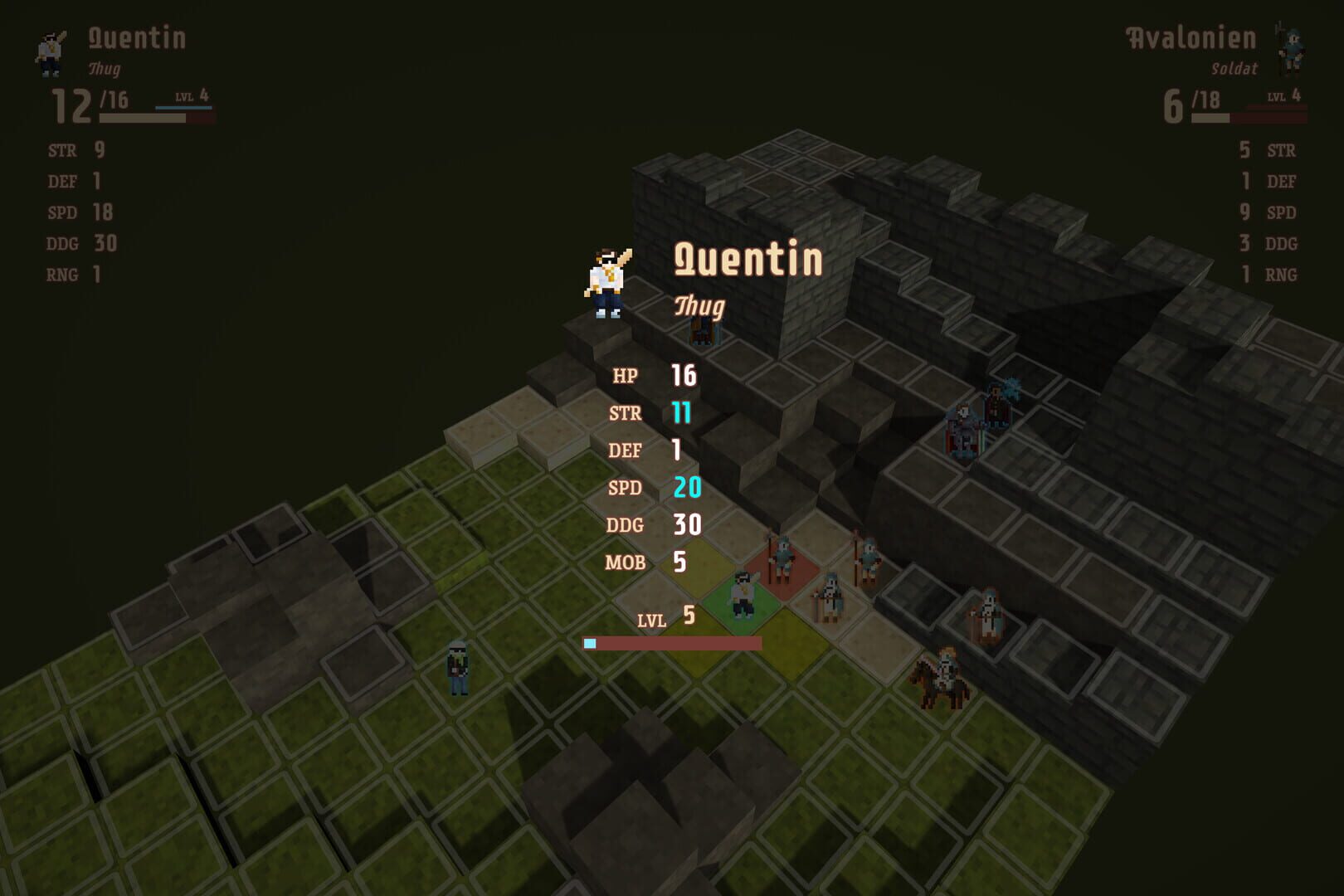
Task: Select Quentin's portrait in top left
Action: pyautogui.click(x=50, y=51)
